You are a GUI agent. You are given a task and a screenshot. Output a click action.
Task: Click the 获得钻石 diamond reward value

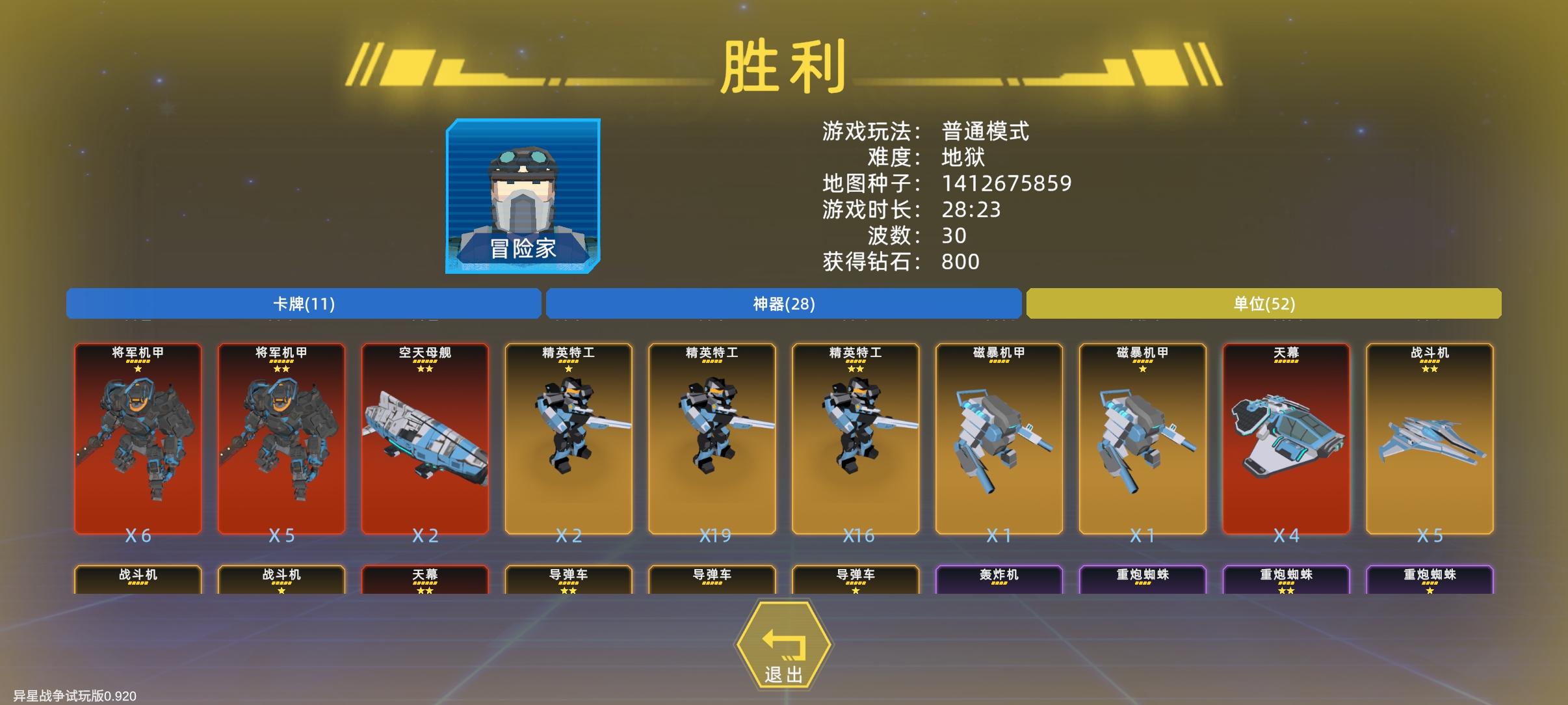click(x=961, y=261)
